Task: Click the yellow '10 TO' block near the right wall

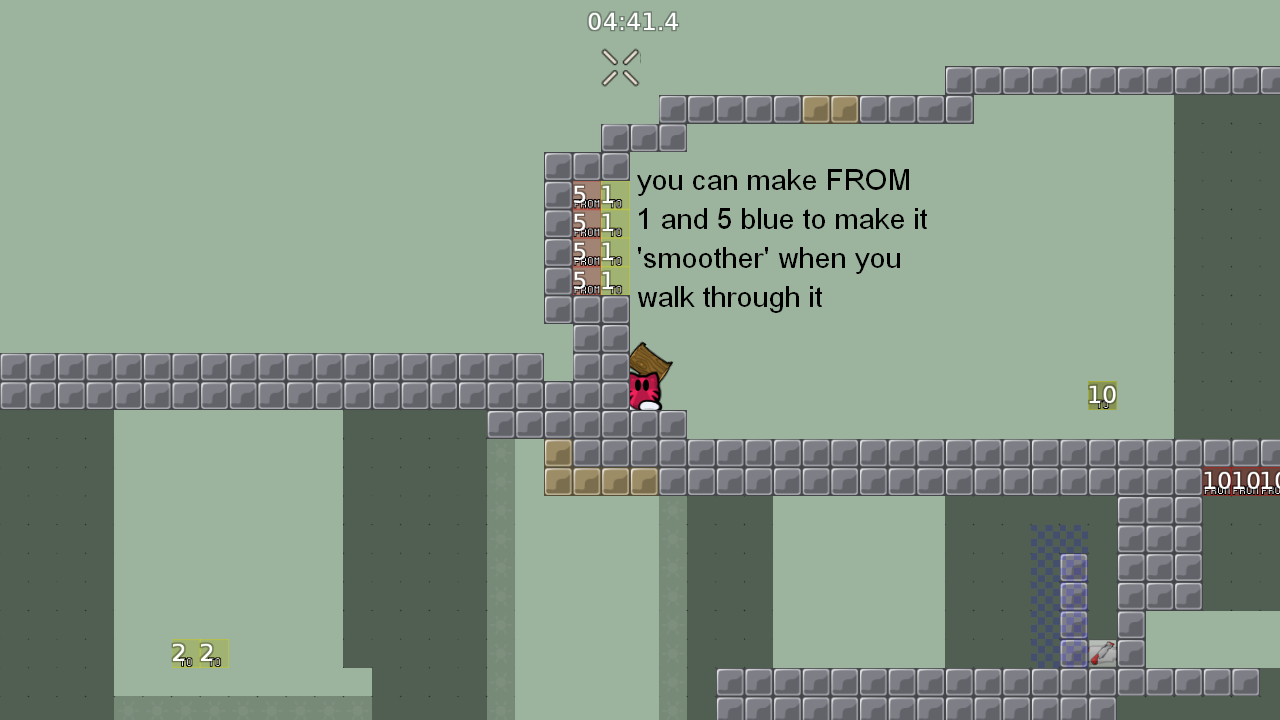Action: click(1102, 395)
